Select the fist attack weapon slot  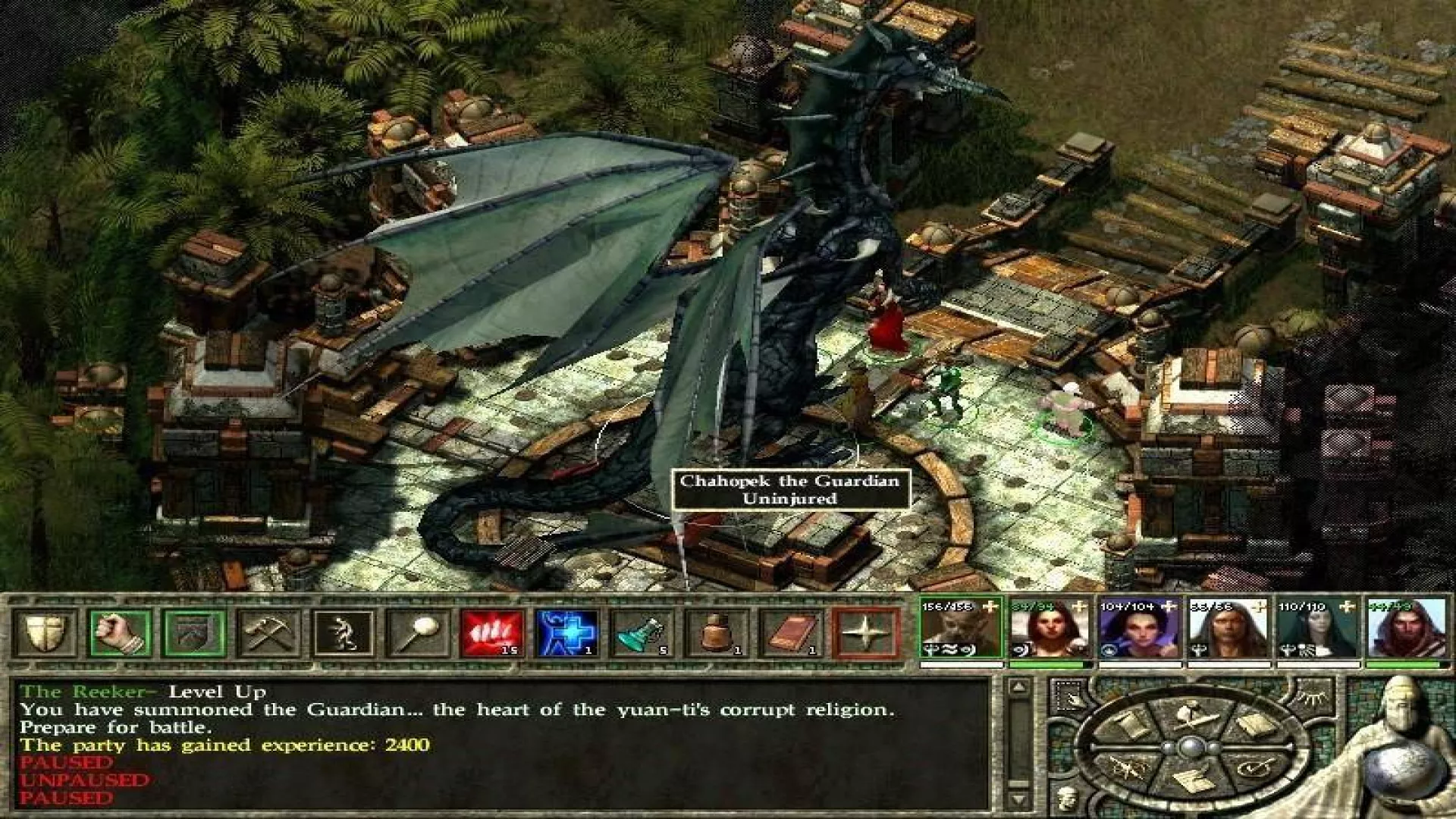point(120,632)
